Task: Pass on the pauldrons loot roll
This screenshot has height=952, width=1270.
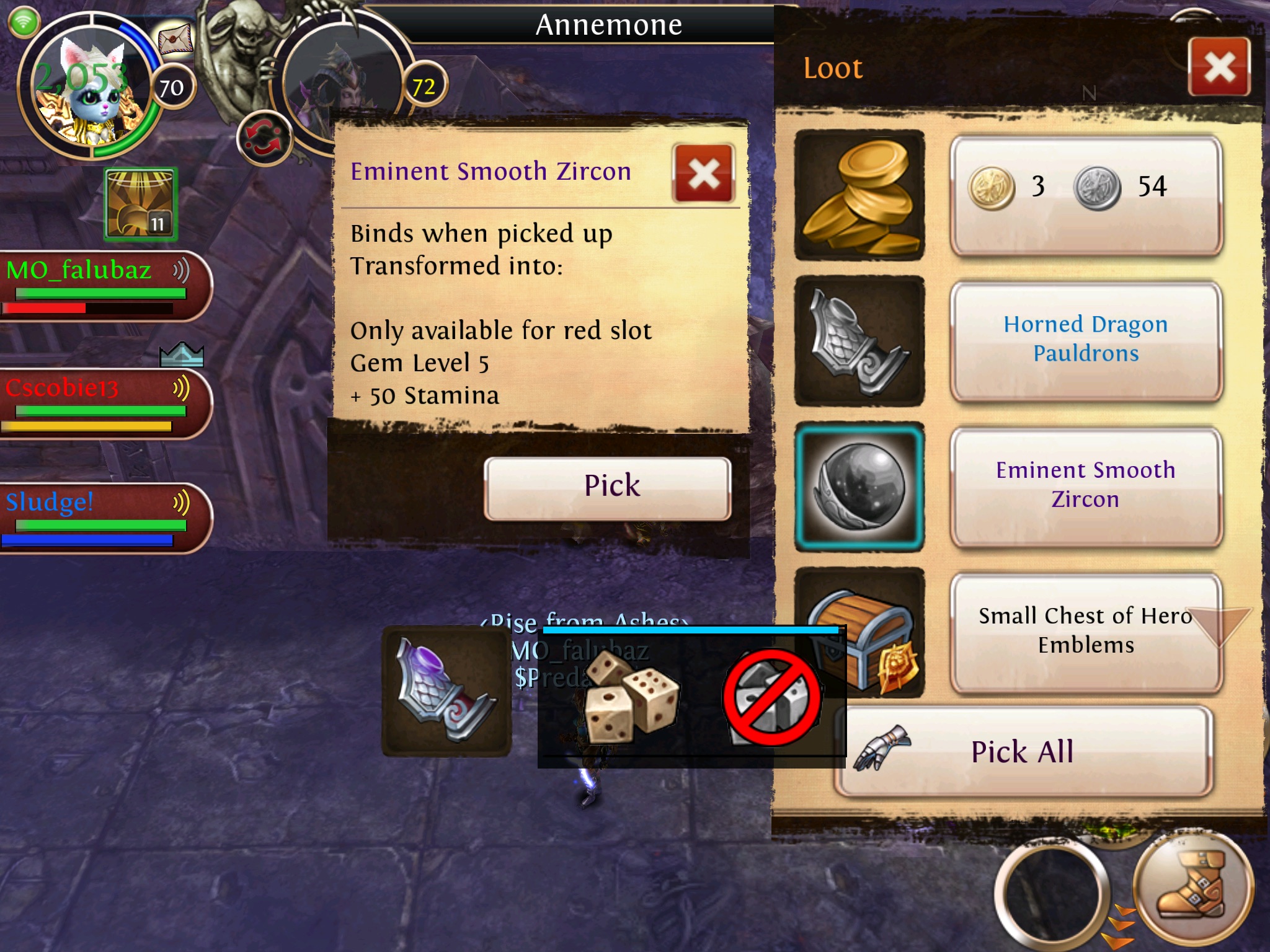Action: pyautogui.click(x=772, y=697)
